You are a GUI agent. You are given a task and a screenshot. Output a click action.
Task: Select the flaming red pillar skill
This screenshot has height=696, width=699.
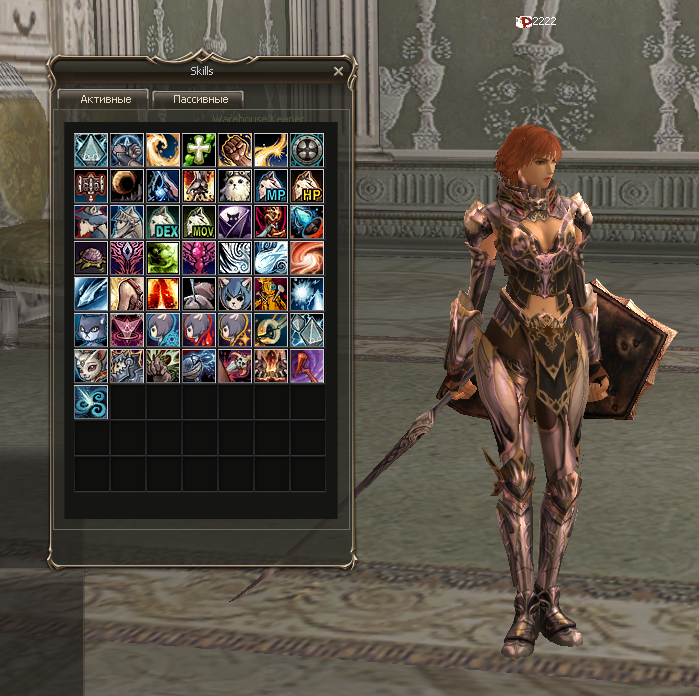click(x=163, y=293)
